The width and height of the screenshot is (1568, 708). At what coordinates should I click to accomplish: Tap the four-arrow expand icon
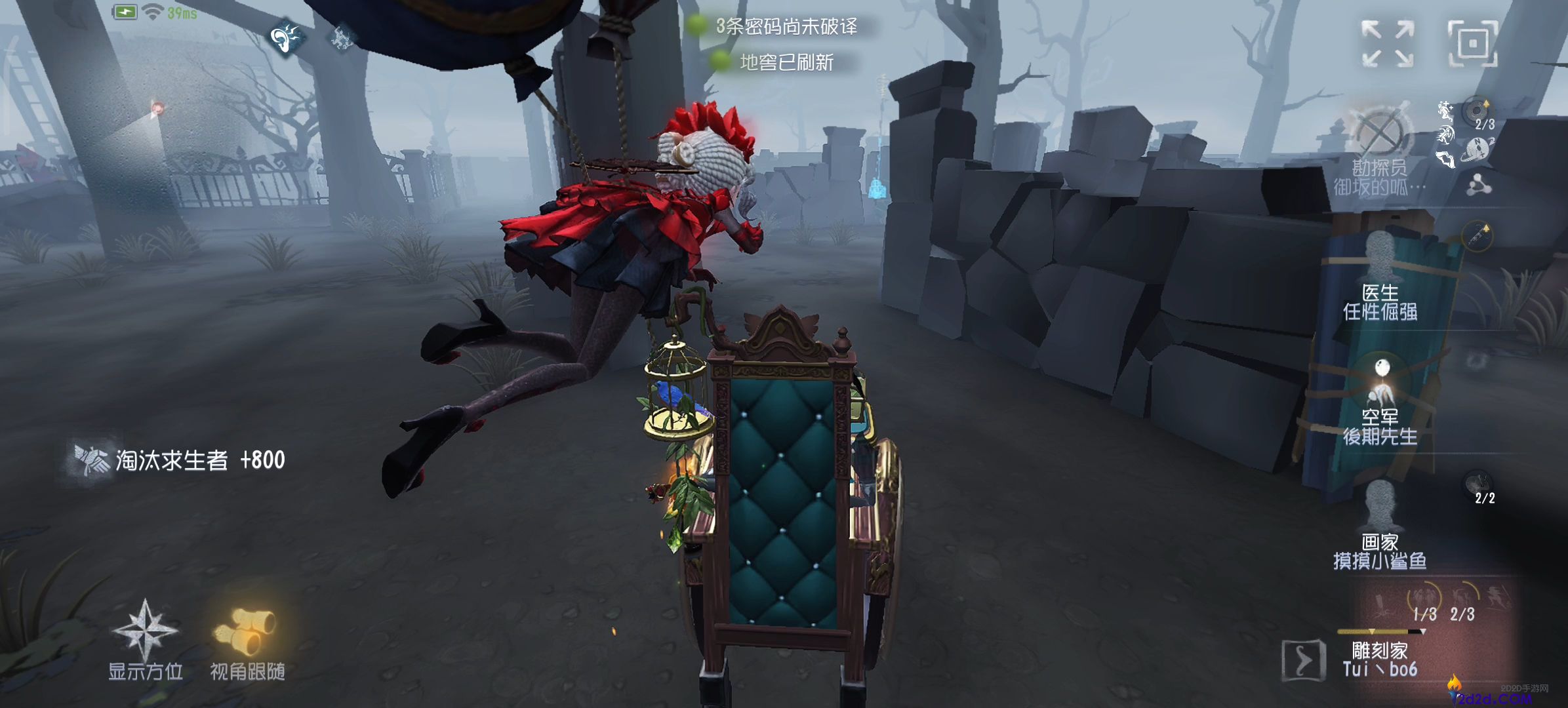point(1387,43)
